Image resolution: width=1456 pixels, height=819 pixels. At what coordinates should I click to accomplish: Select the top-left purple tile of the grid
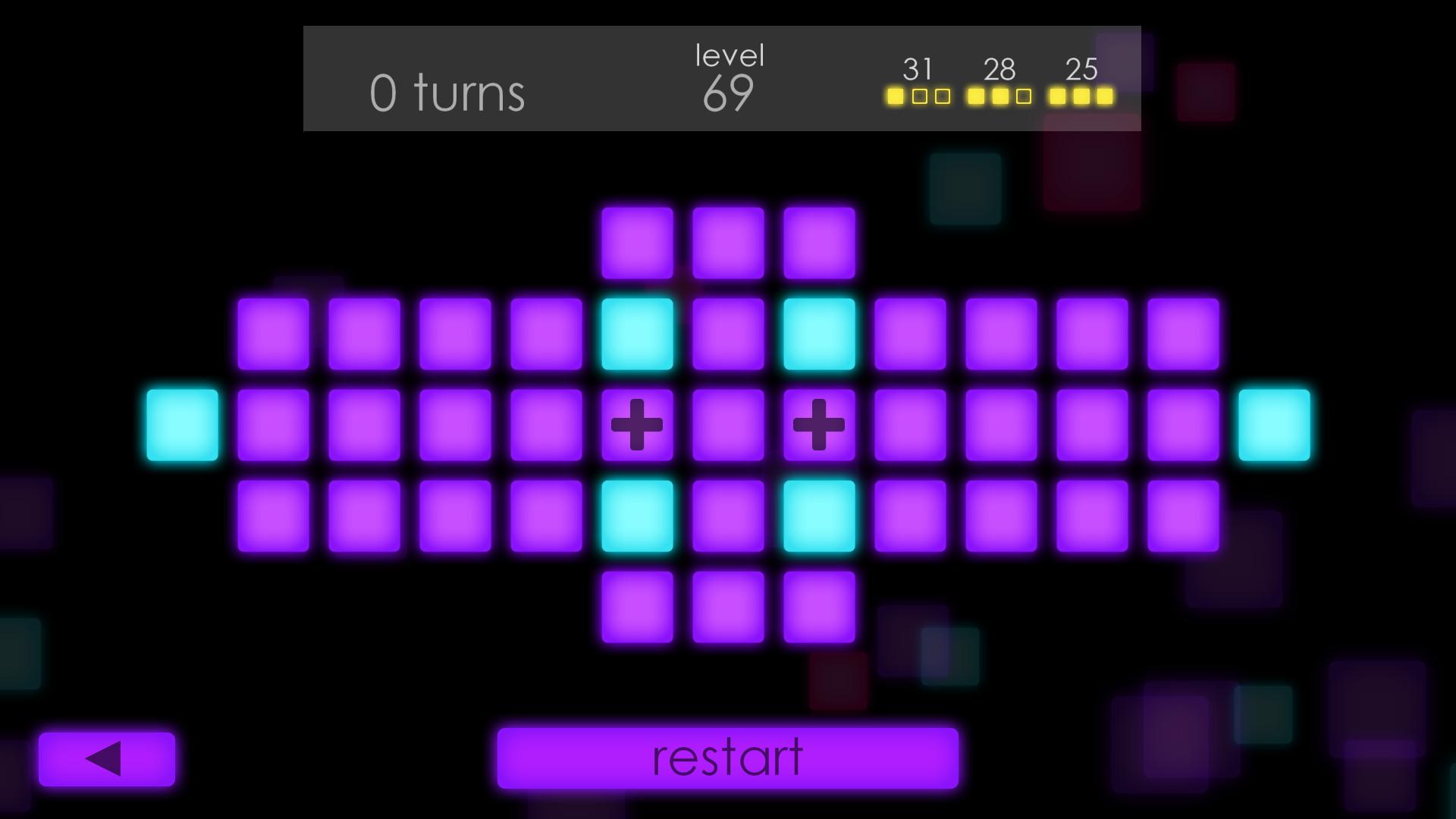[x=271, y=334]
